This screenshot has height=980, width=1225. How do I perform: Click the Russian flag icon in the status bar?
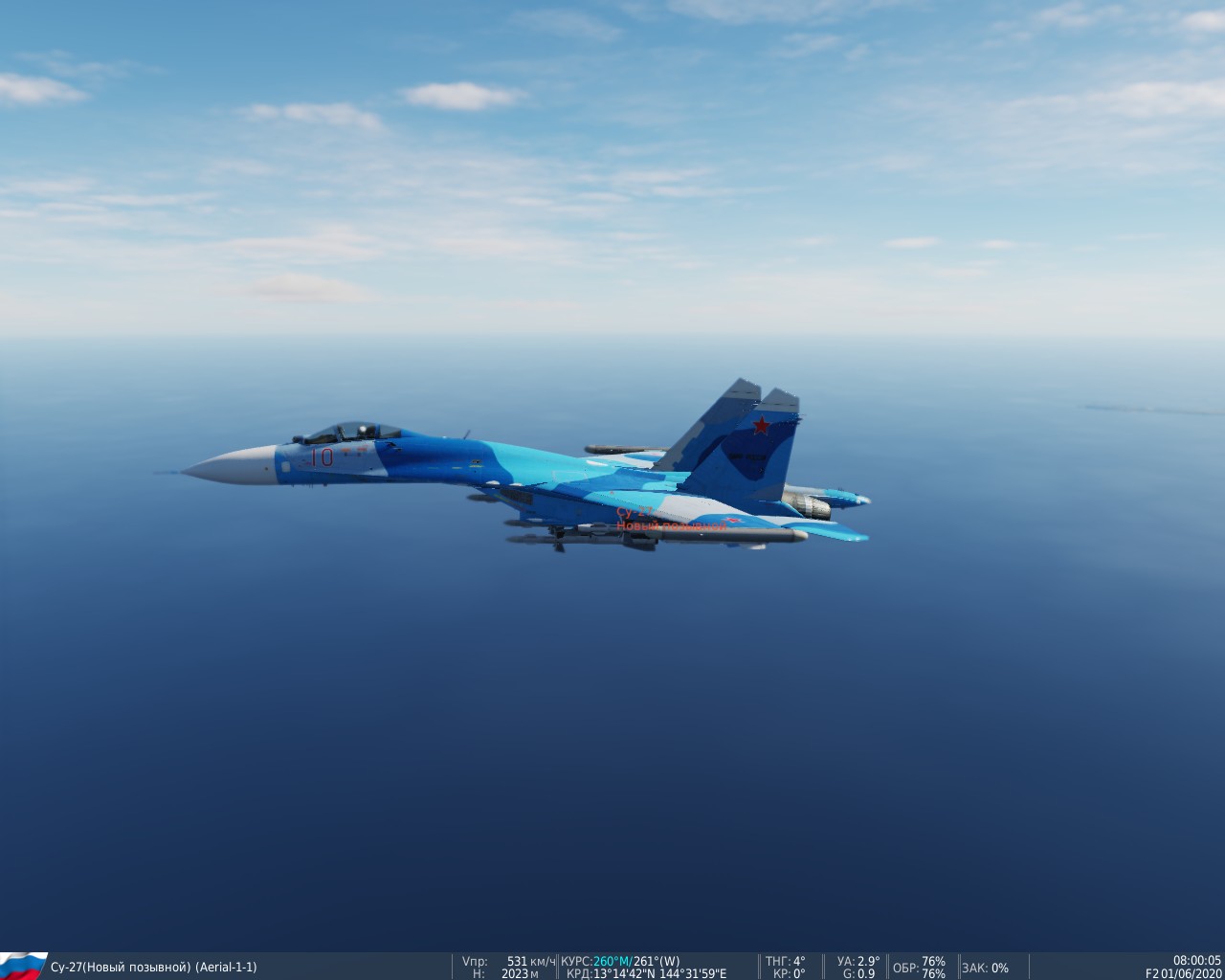click(x=24, y=965)
